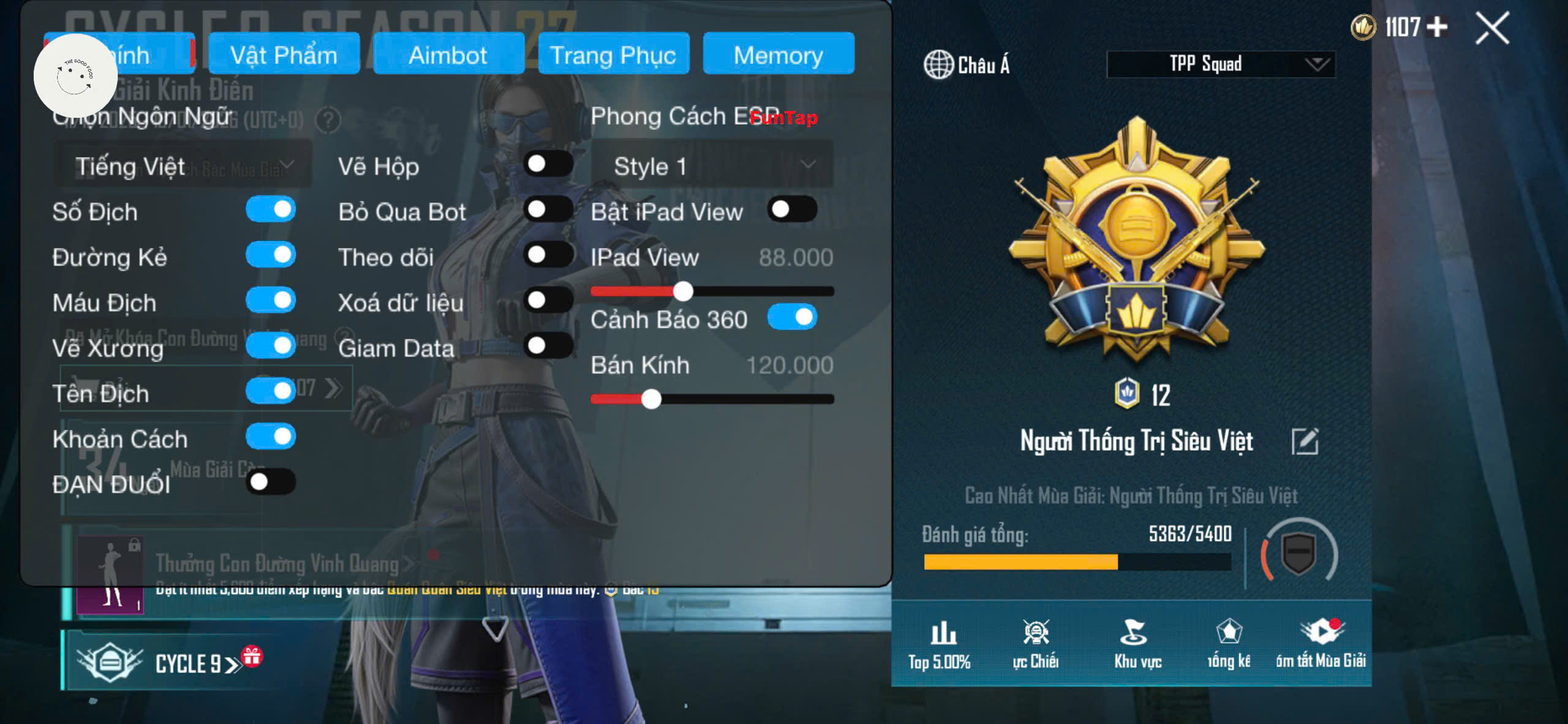Enable the Bật iPad View switch

coord(792,210)
